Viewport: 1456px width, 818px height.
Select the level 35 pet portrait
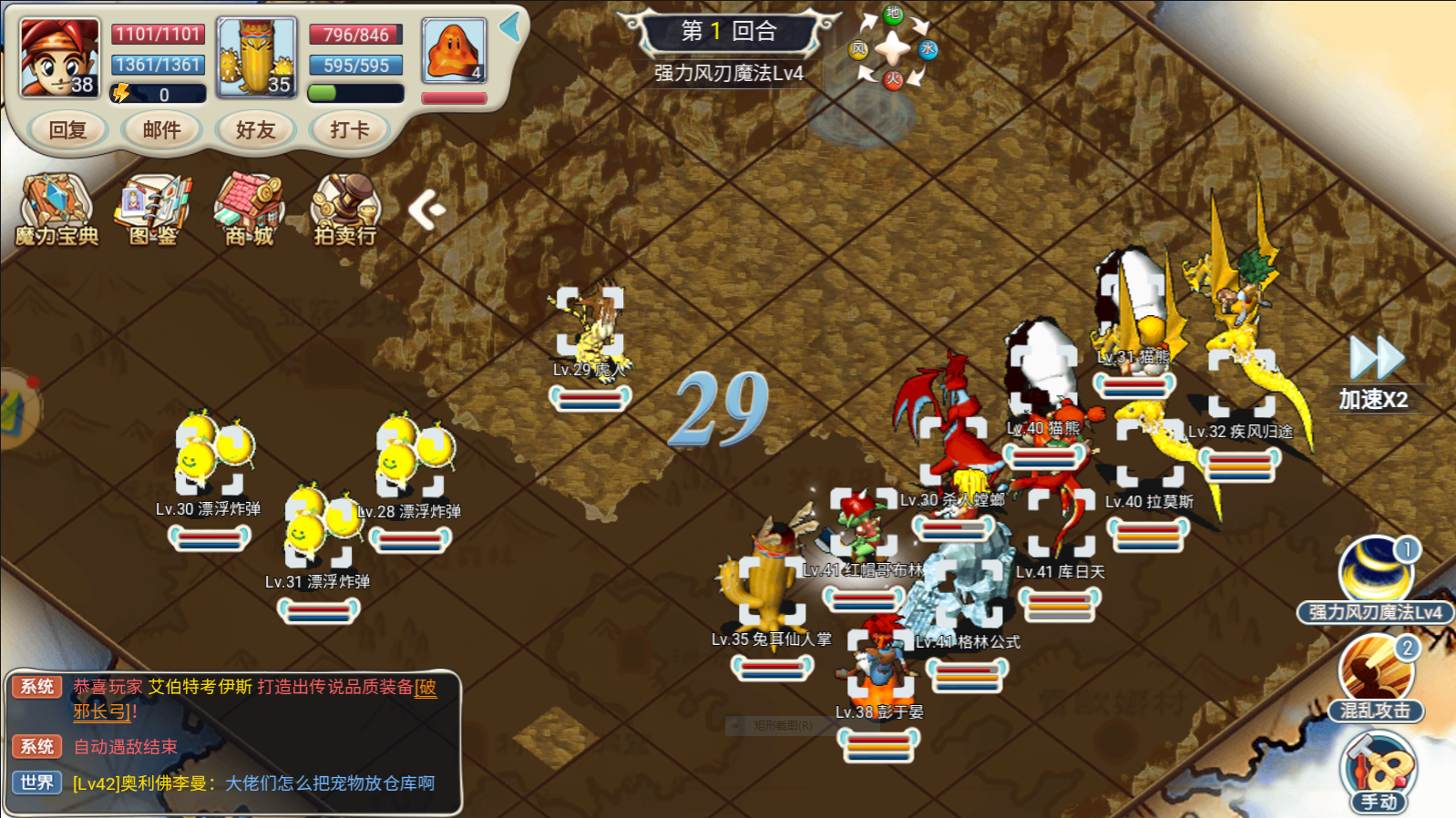pos(257,57)
